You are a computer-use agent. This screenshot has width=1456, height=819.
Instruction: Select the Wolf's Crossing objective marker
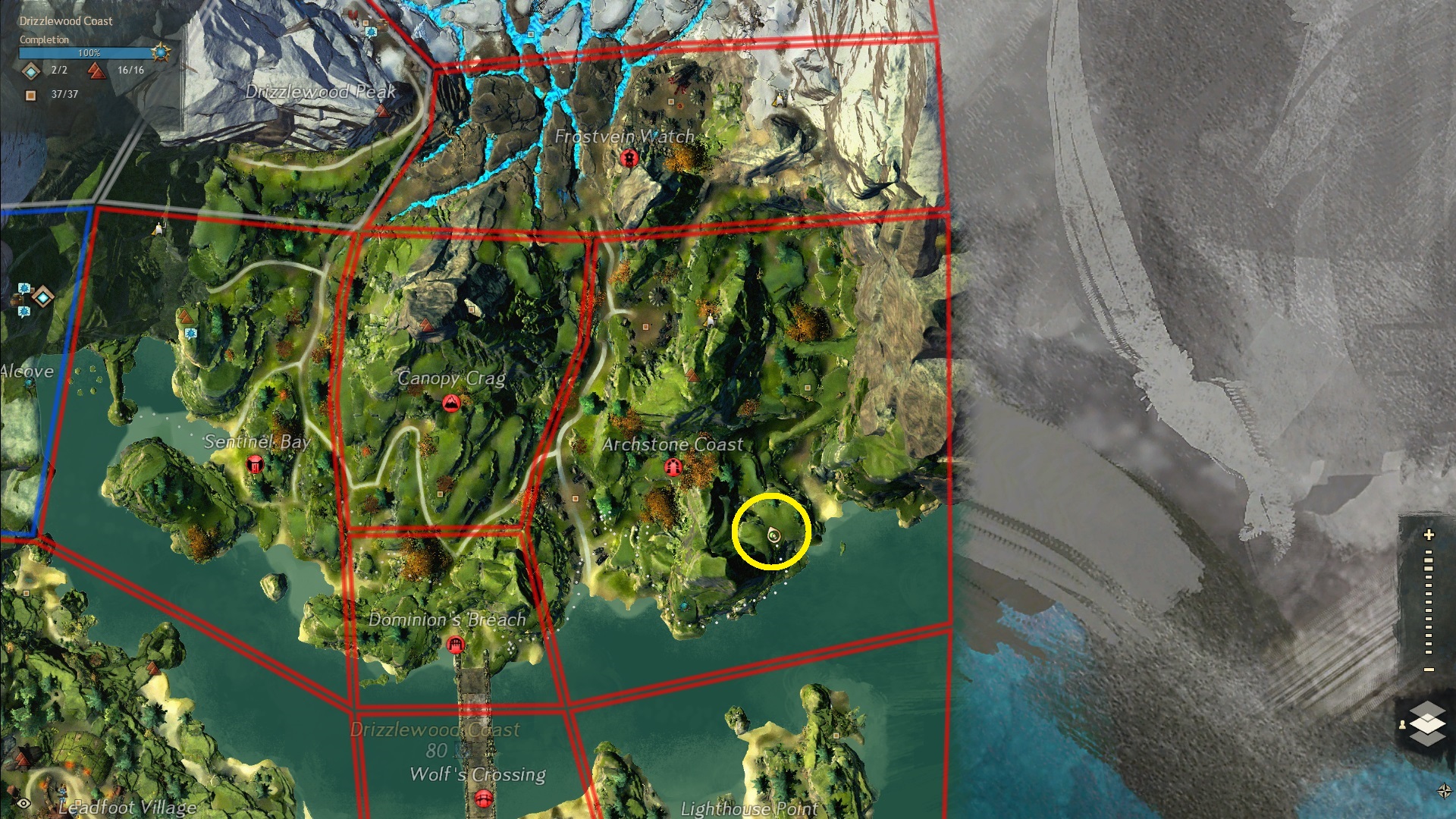[483, 799]
